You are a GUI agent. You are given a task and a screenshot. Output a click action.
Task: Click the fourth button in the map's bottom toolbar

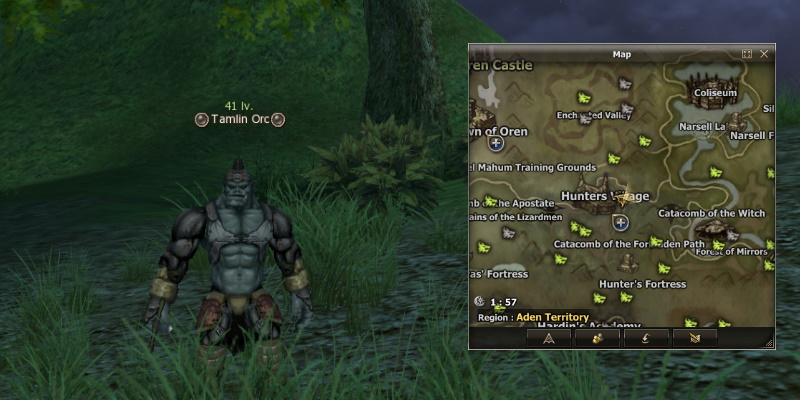coord(695,338)
